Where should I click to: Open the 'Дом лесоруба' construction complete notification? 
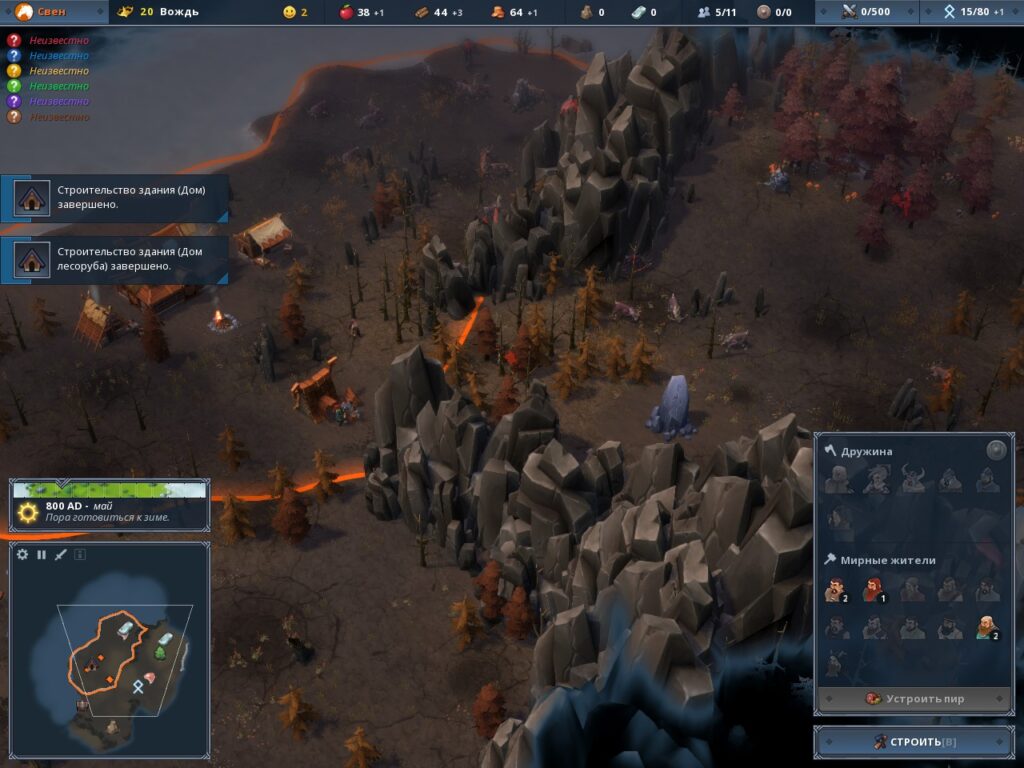115,259
